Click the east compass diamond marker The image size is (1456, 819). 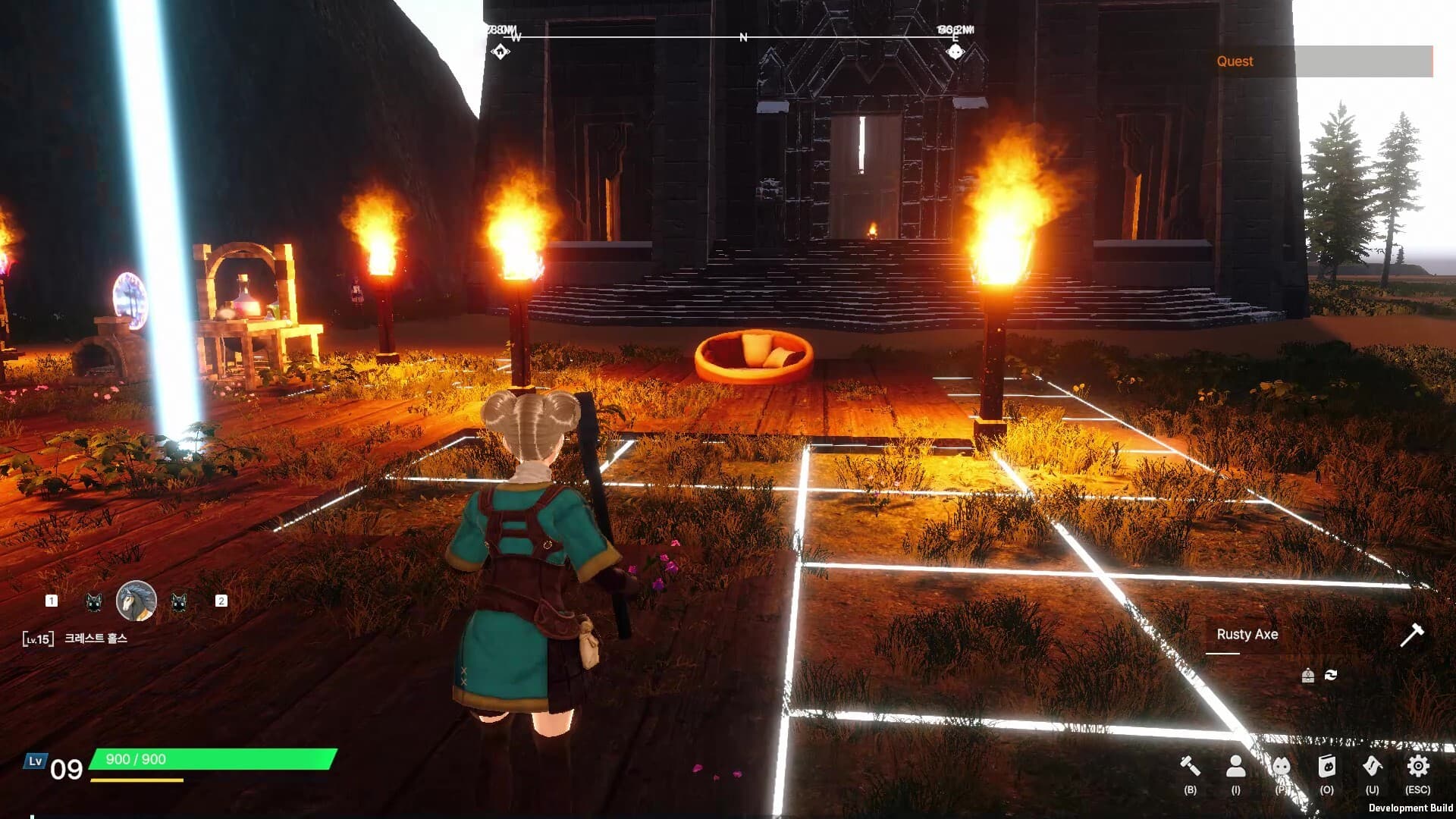pos(957,51)
